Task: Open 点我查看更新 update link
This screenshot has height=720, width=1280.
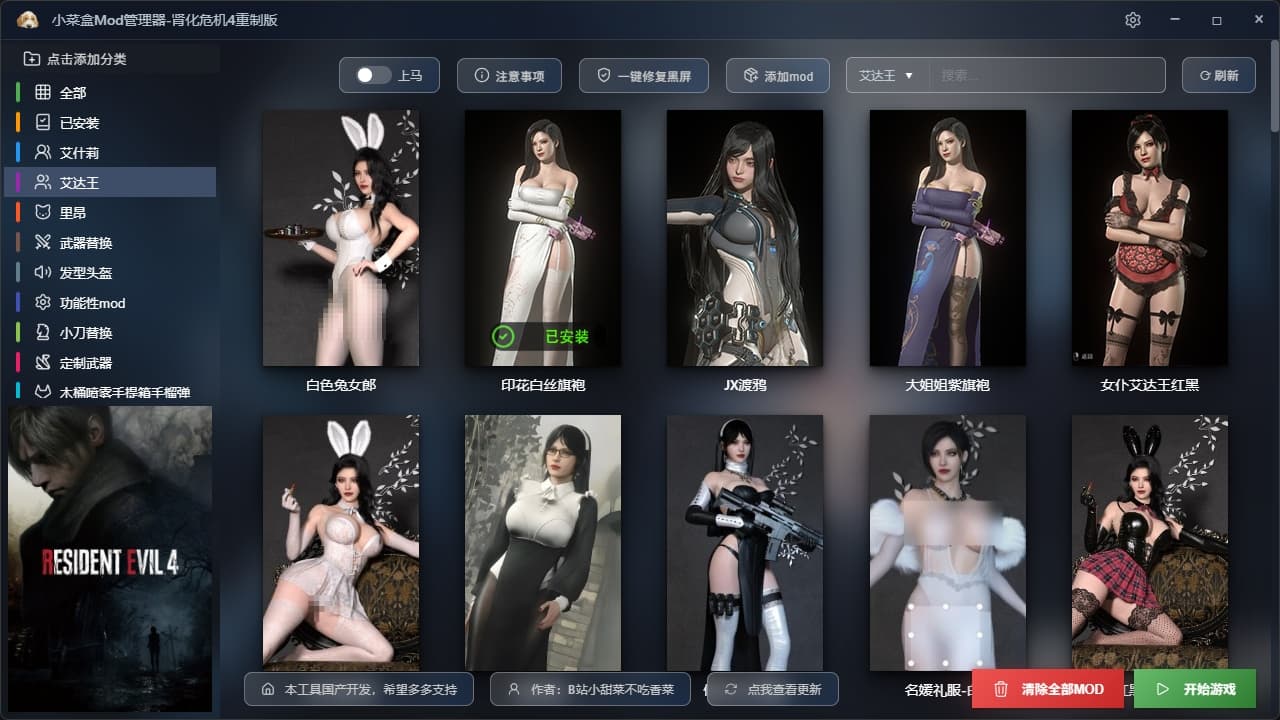Action: (x=772, y=689)
